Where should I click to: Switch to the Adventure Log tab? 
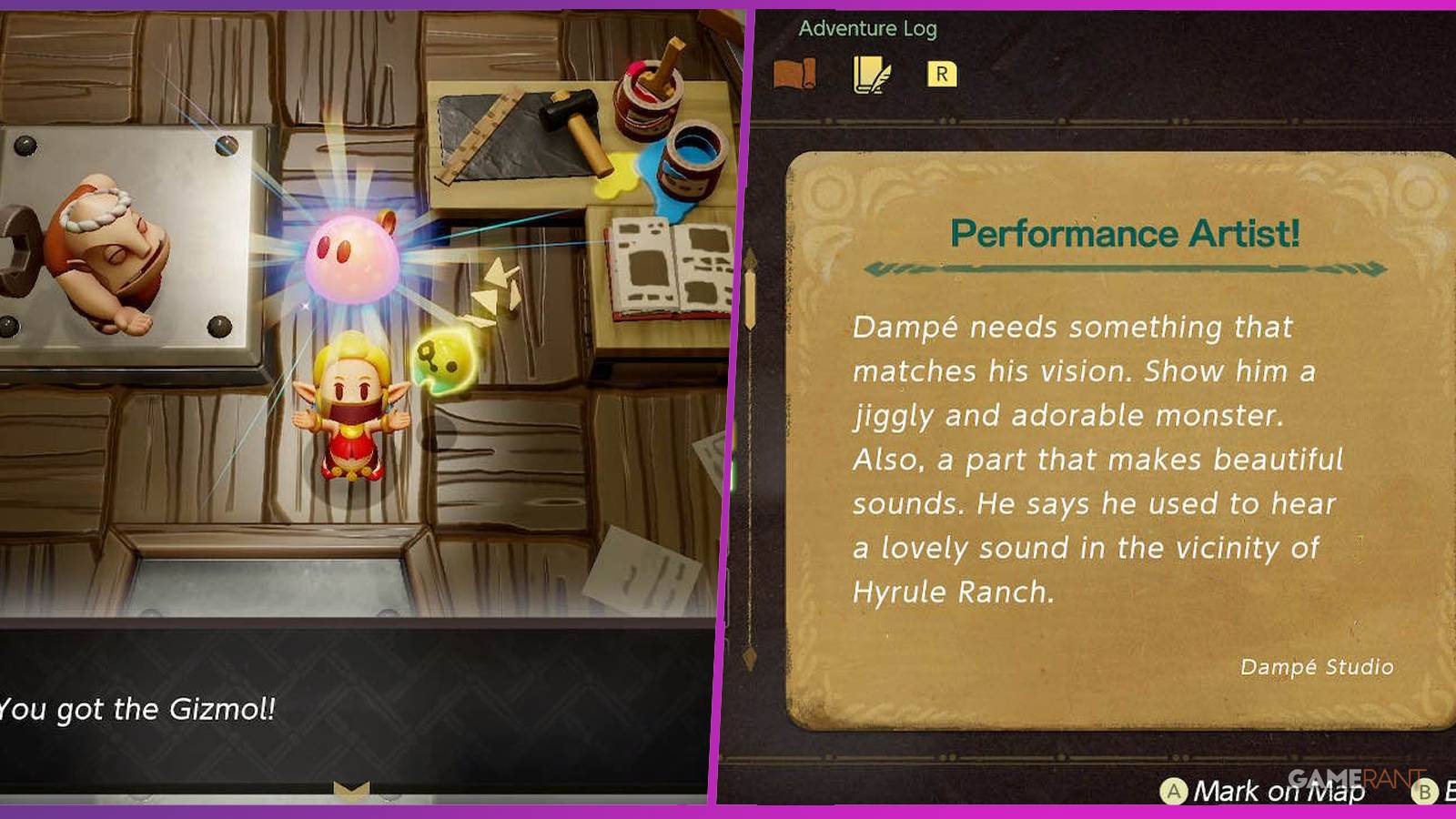[x=869, y=27]
